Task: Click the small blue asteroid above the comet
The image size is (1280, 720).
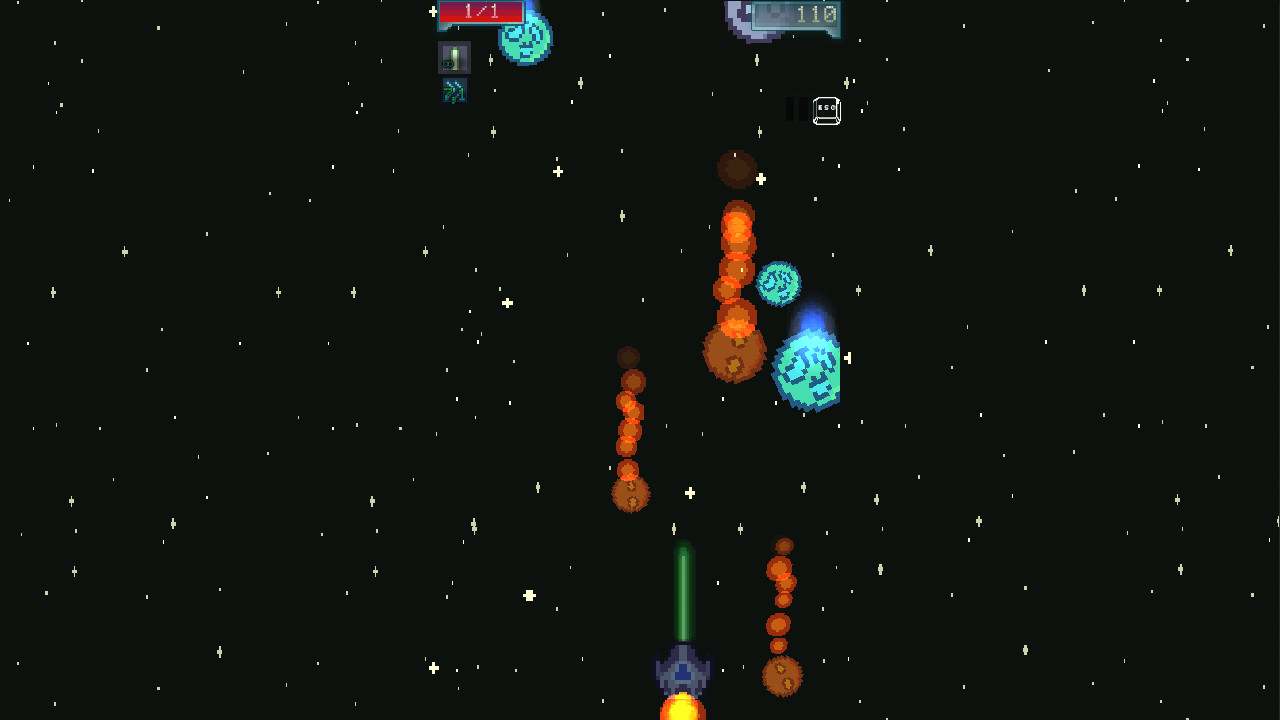Action: pos(778,284)
